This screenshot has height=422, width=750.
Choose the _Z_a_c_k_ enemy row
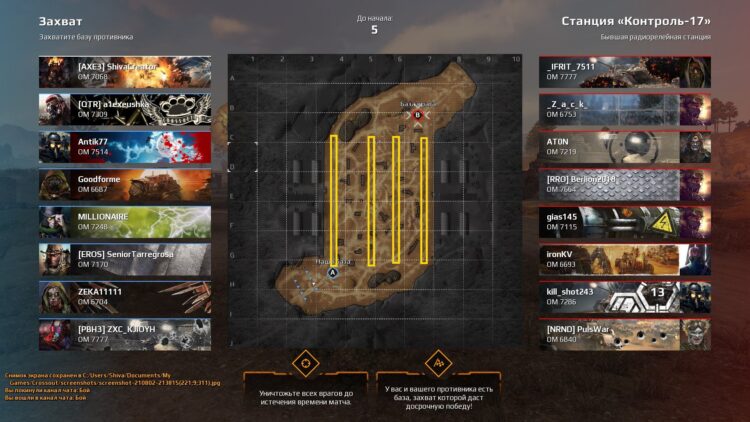pyautogui.click(x=625, y=109)
